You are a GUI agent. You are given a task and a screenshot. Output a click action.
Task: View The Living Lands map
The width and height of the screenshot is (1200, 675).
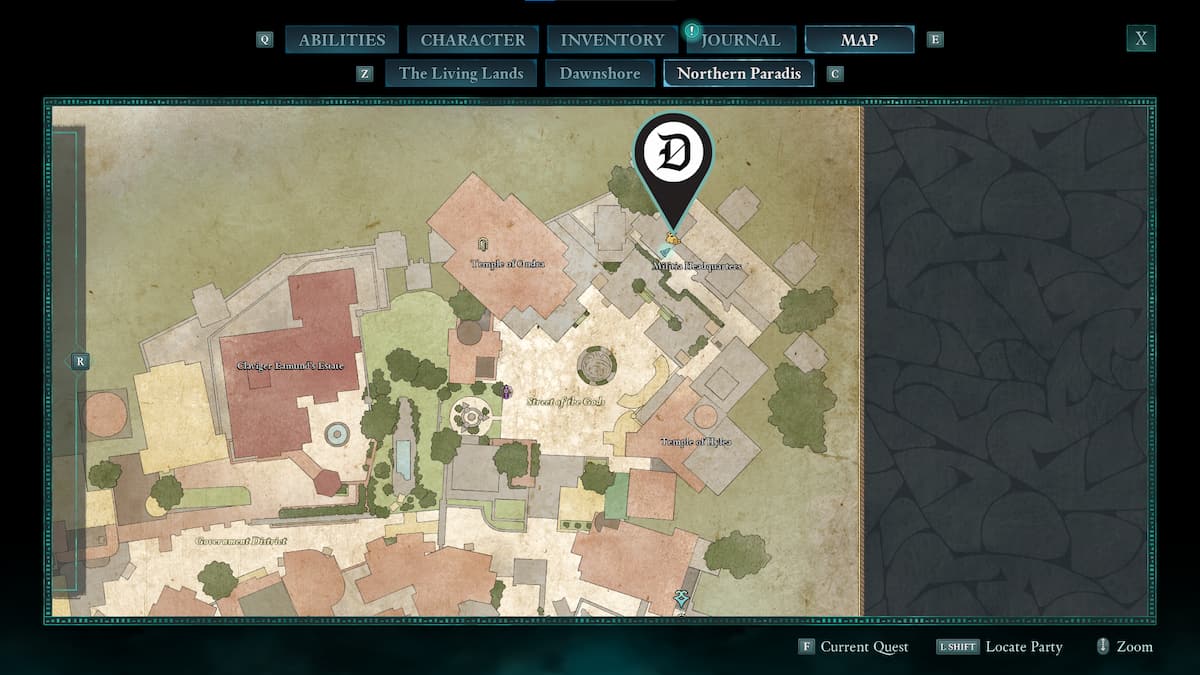tap(461, 73)
